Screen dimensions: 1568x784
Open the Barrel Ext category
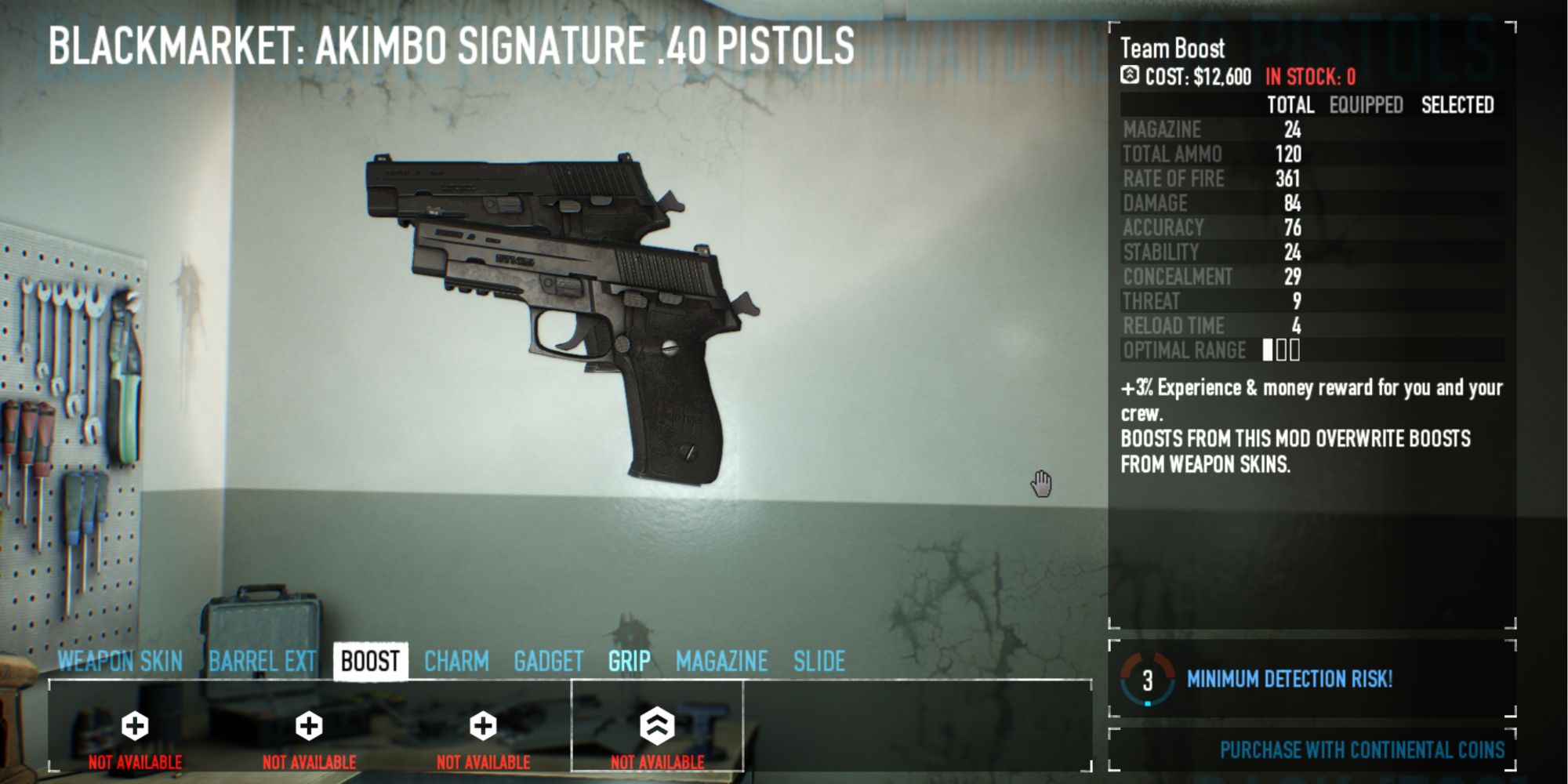tap(262, 662)
